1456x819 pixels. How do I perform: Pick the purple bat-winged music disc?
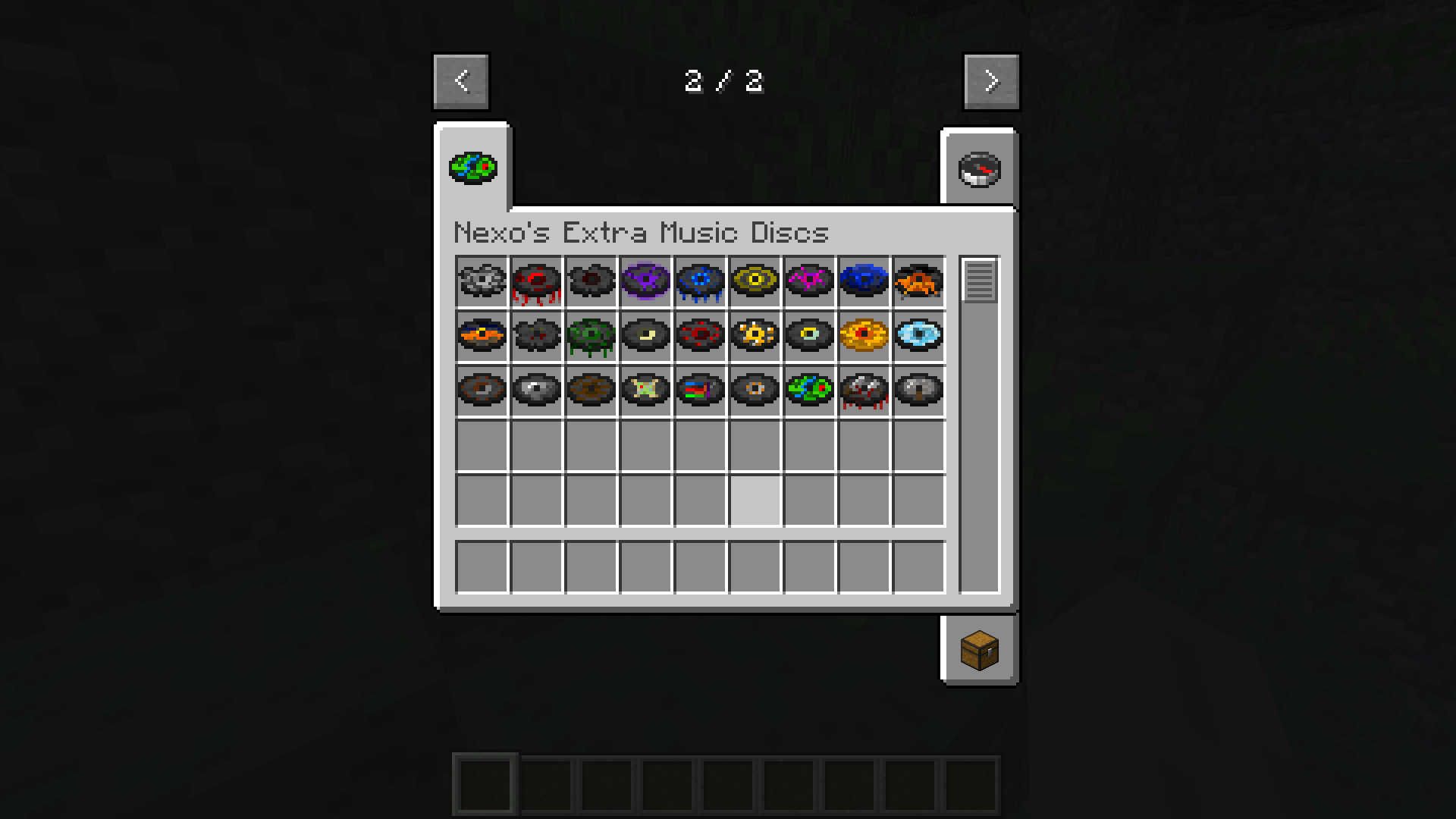pos(645,282)
